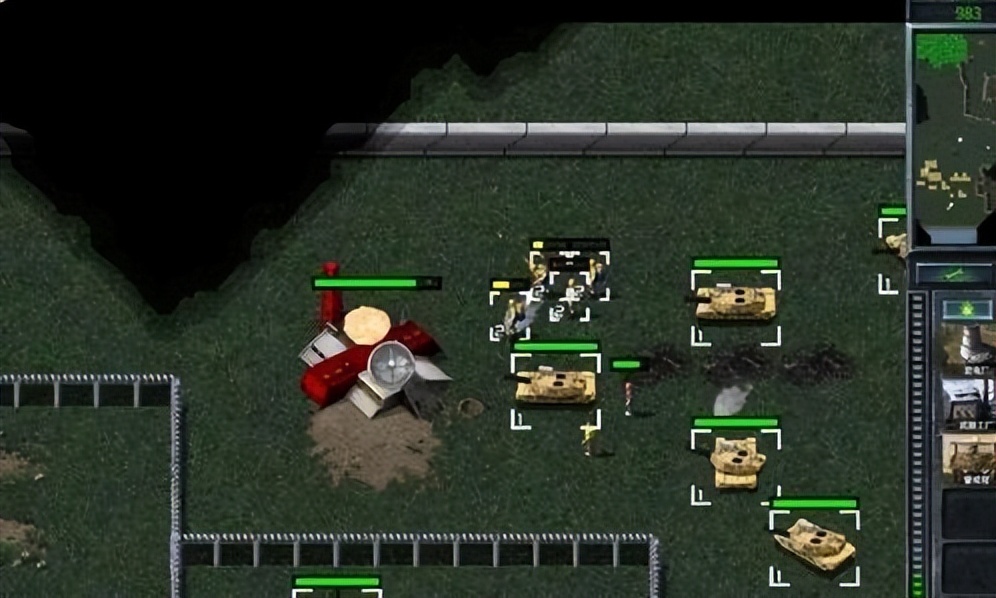Choose the tan build icon below the war factory
This screenshot has height=598, width=996.
[x=968, y=457]
